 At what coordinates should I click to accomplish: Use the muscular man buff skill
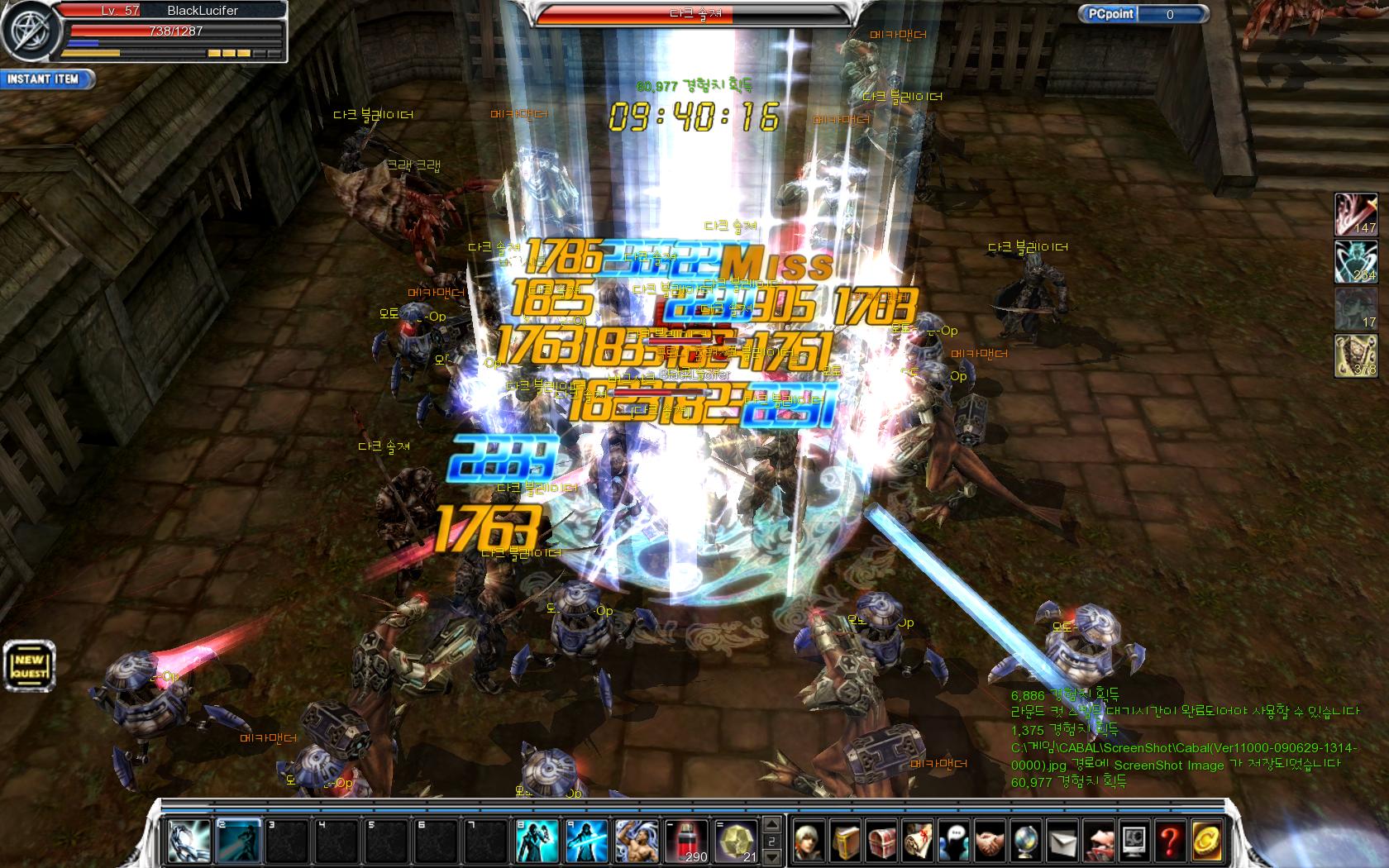click(x=637, y=842)
